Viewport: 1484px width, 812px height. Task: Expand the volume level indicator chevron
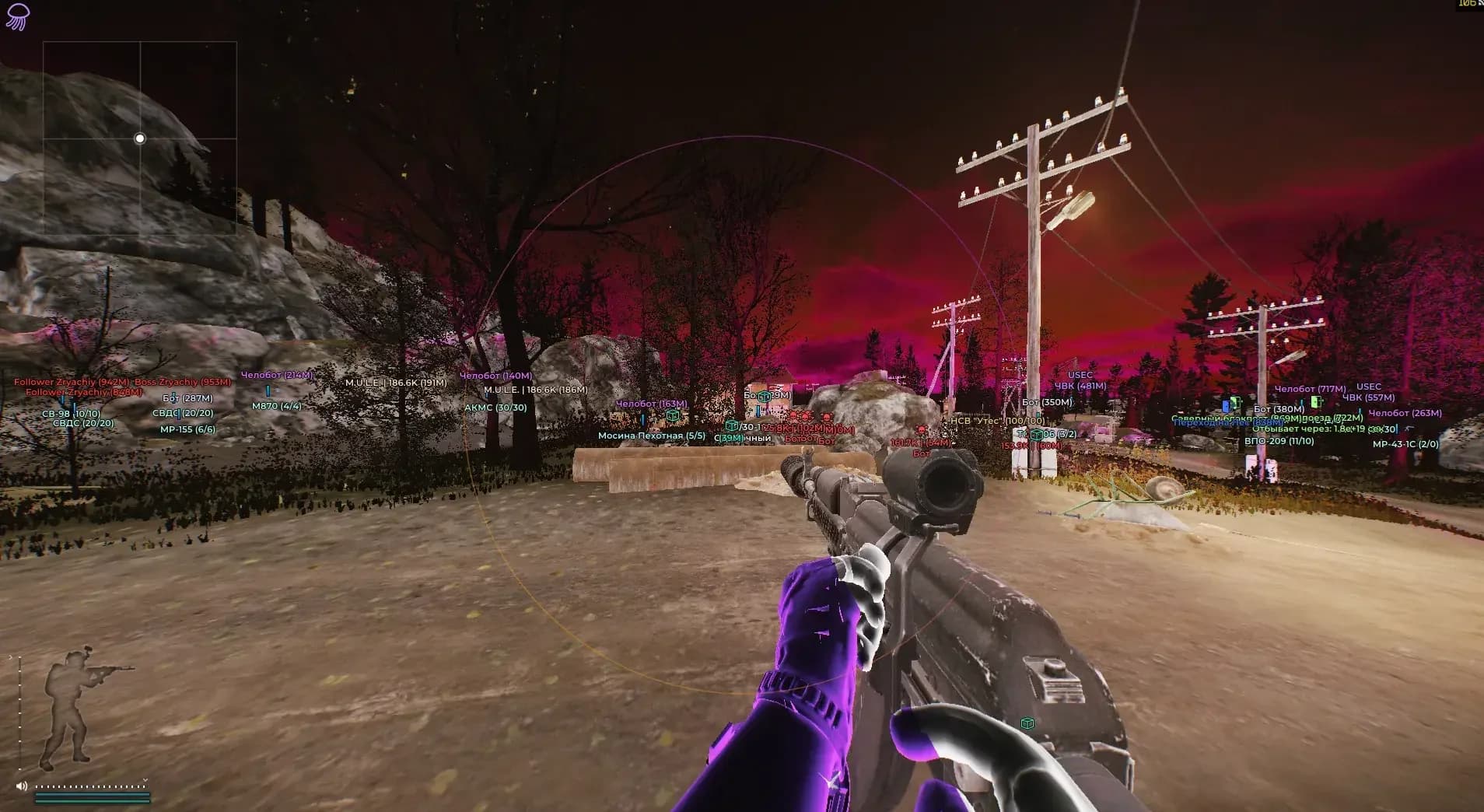(x=145, y=780)
